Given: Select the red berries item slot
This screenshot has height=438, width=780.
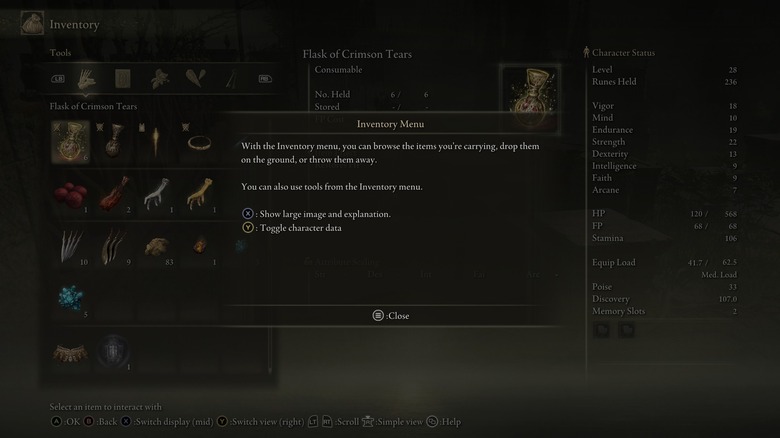Looking at the screenshot, I should pos(70,194).
